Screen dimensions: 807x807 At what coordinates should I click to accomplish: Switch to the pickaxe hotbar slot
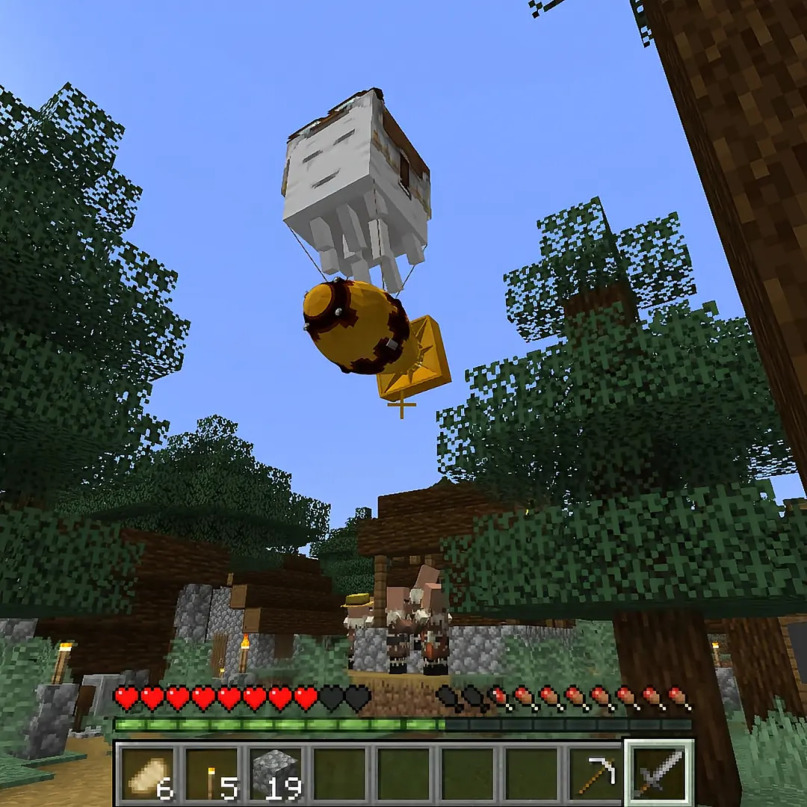pyautogui.click(x=595, y=773)
